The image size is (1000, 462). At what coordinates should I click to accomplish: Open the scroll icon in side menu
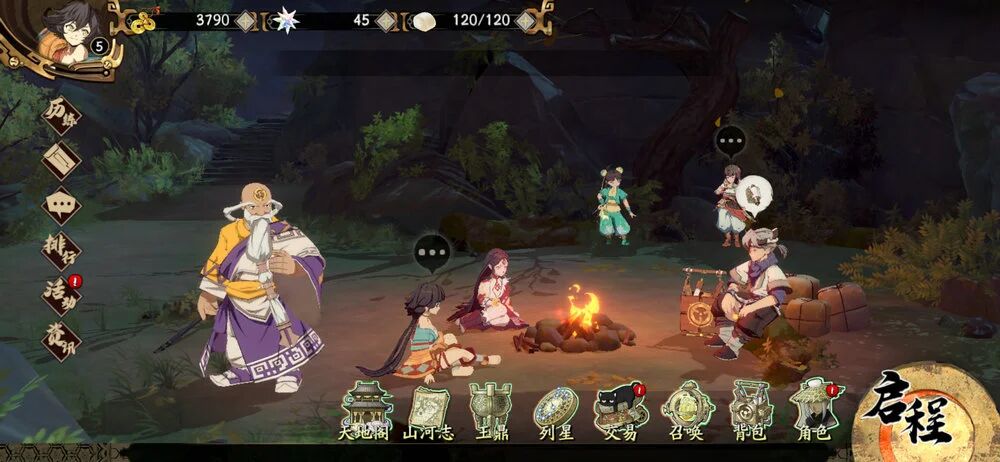[x=61, y=158]
